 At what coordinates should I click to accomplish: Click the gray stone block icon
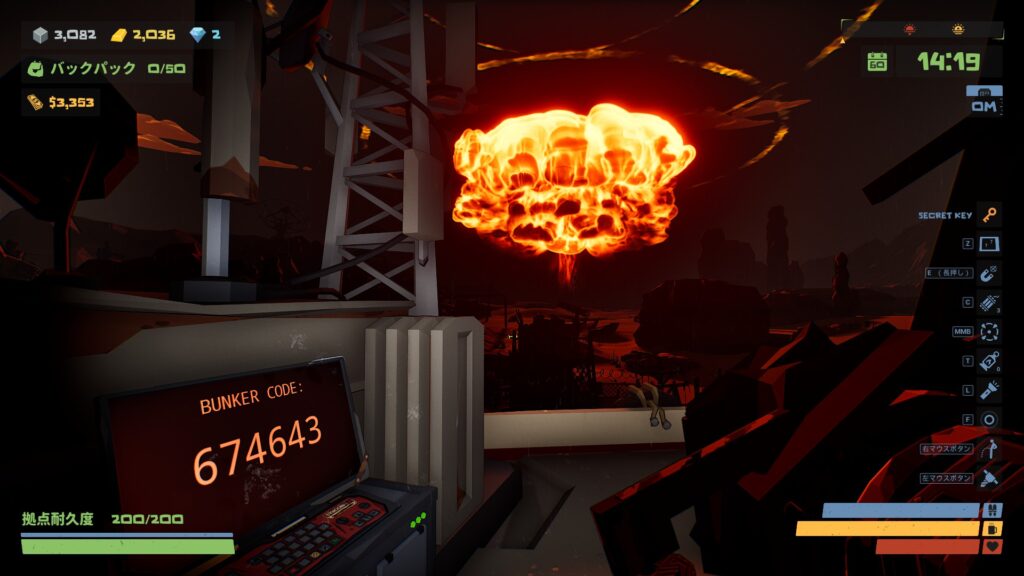point(40,35)
